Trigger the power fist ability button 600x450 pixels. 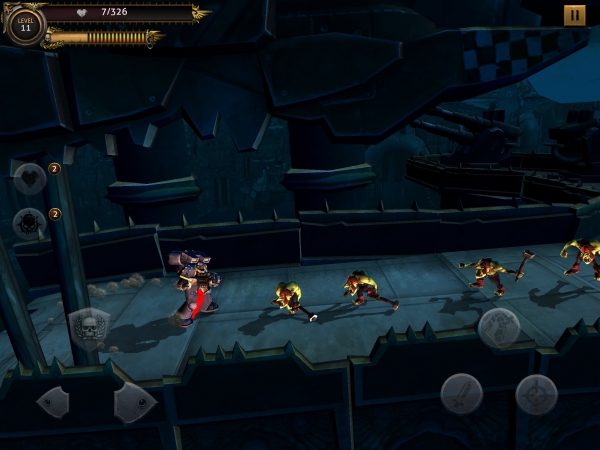498,327
